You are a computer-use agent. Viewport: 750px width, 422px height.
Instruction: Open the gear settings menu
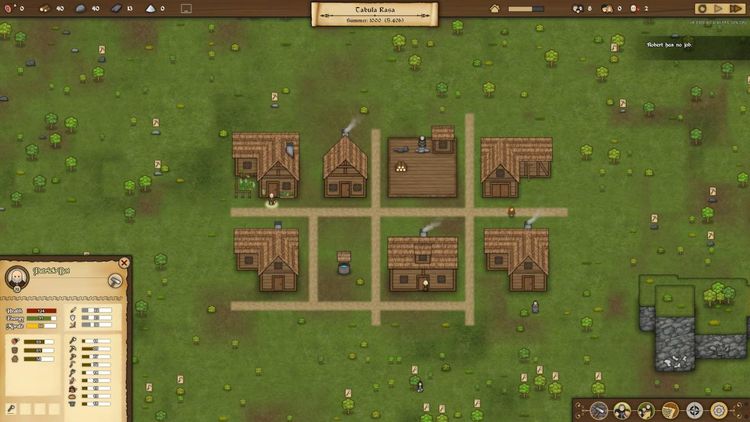point(718,410)
